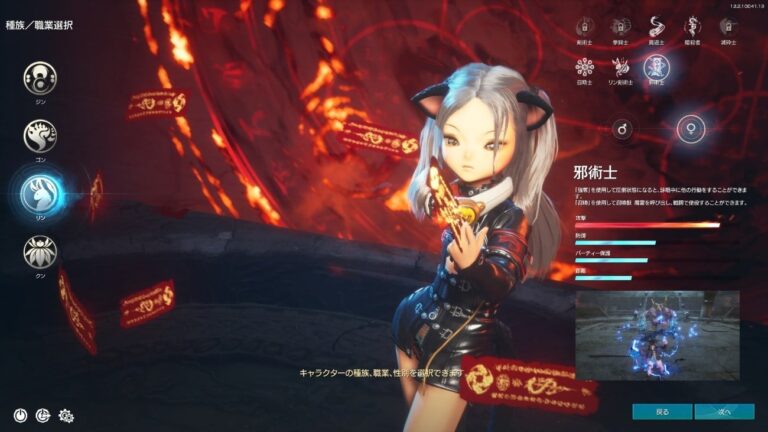
Task: Select the リン剣術士 class icon
Action: pos(620,67)
